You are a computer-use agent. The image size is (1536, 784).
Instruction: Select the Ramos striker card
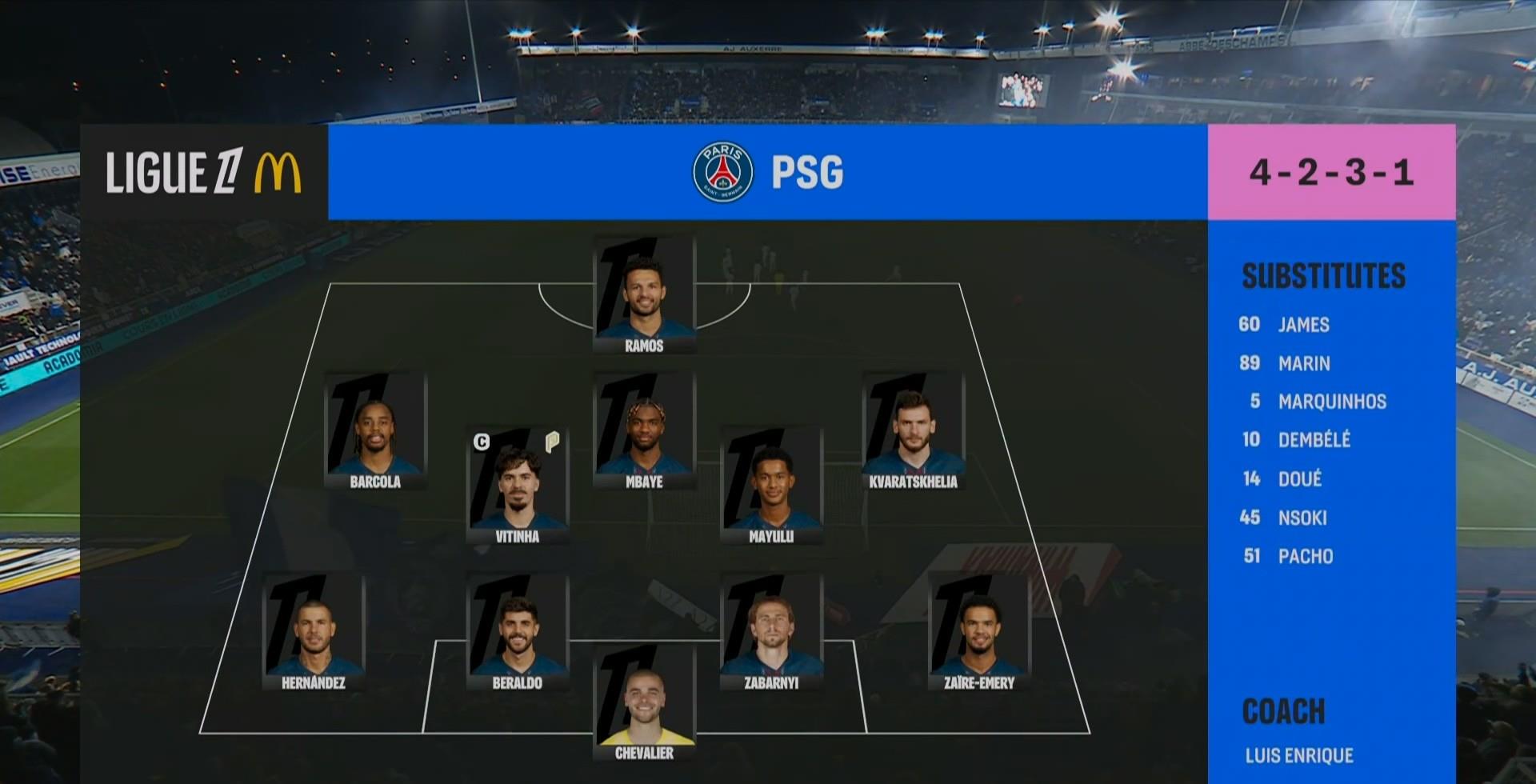tap(644, 296)
